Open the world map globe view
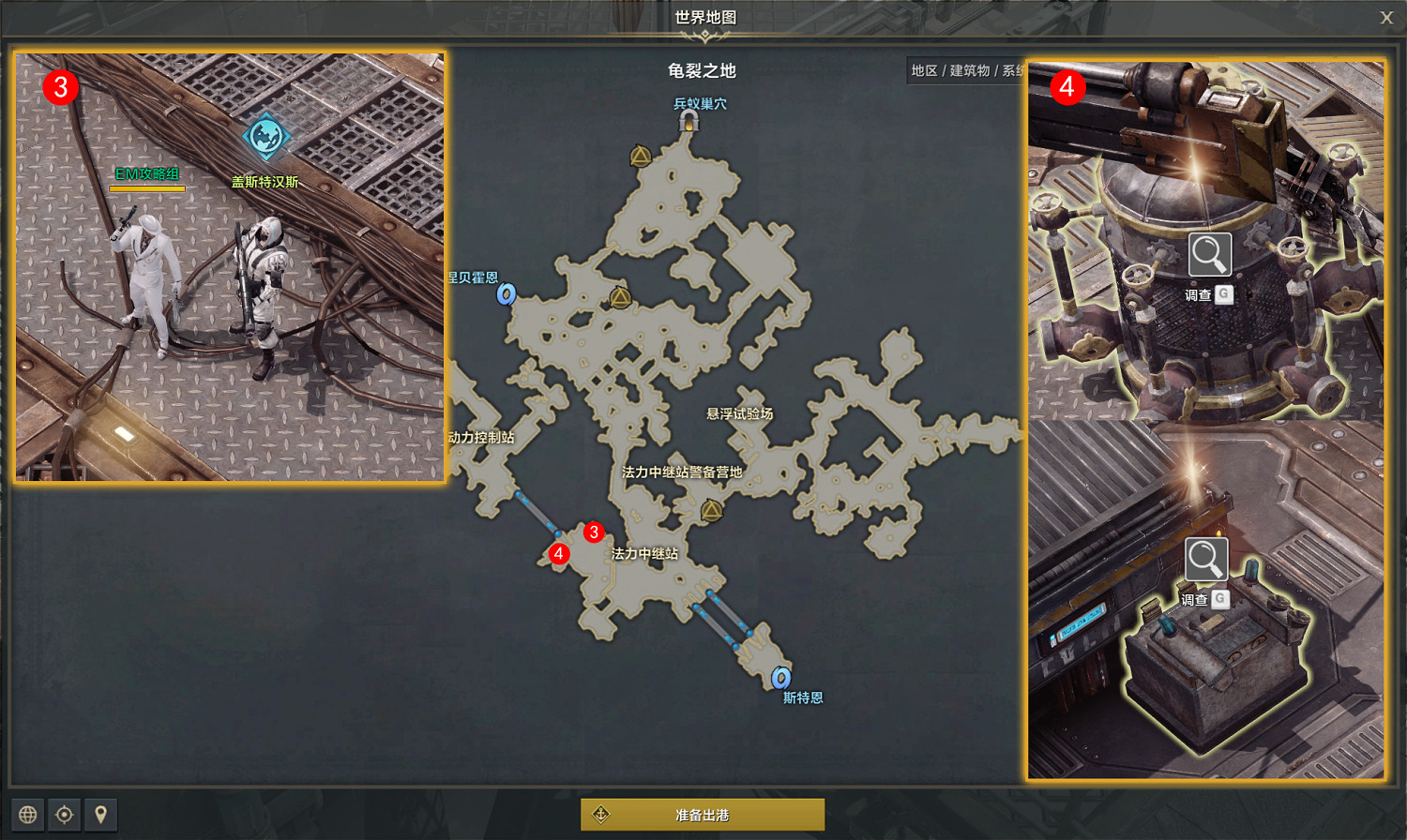The width and height of the screenshot is (1407, 840). 30,815
